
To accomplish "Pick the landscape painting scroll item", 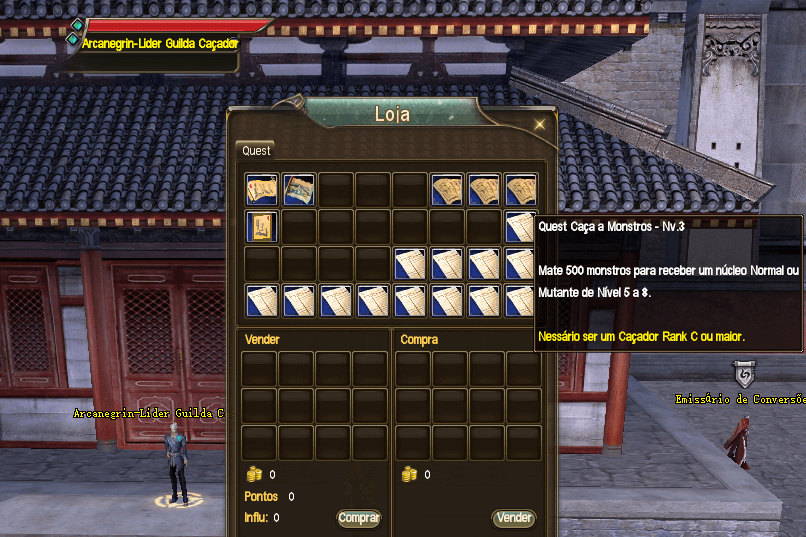I will click(299, 189).
